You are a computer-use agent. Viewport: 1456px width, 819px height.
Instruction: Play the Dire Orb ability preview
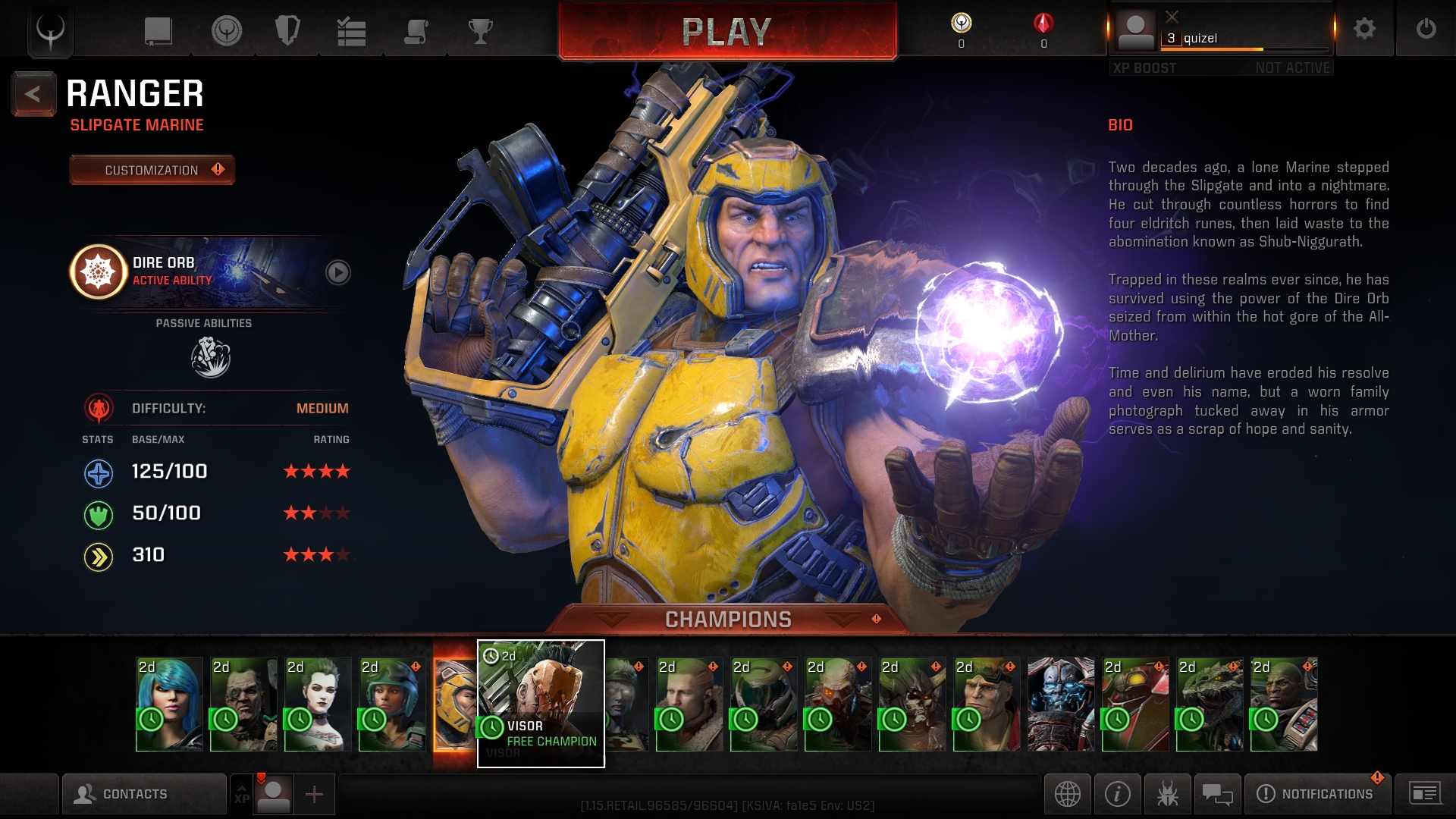[337, 272]
